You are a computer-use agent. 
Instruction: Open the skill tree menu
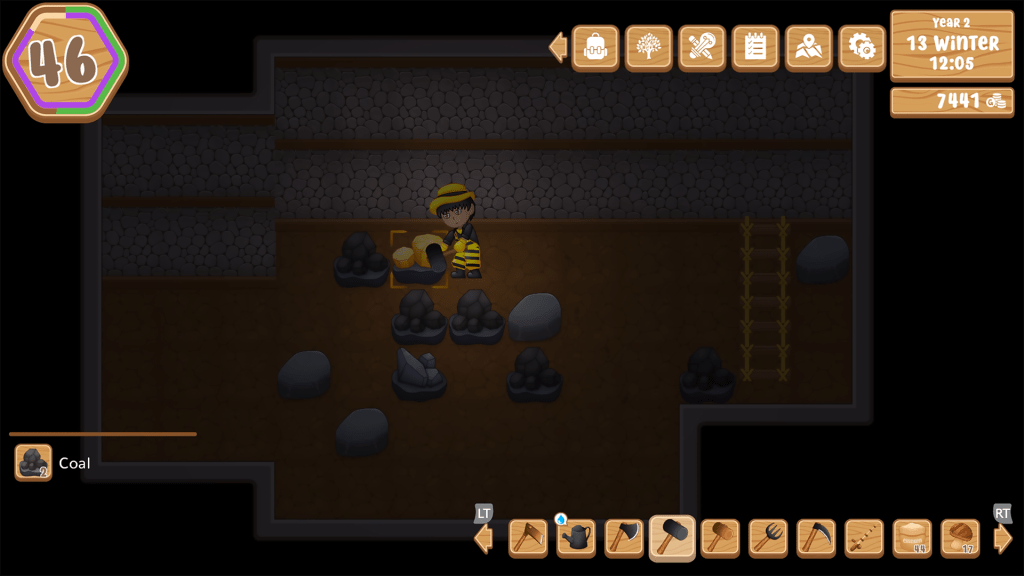click(x=648, y=47)
